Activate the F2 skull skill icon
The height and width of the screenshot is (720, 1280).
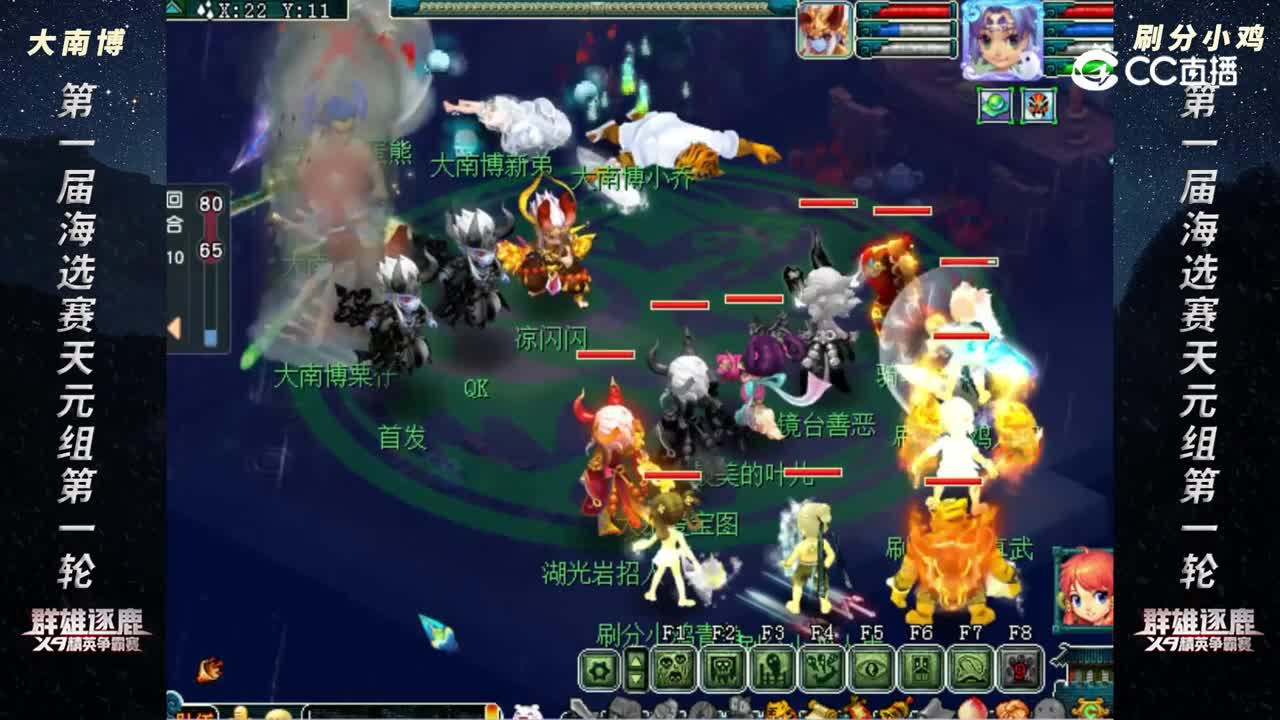tap(725, 666)
